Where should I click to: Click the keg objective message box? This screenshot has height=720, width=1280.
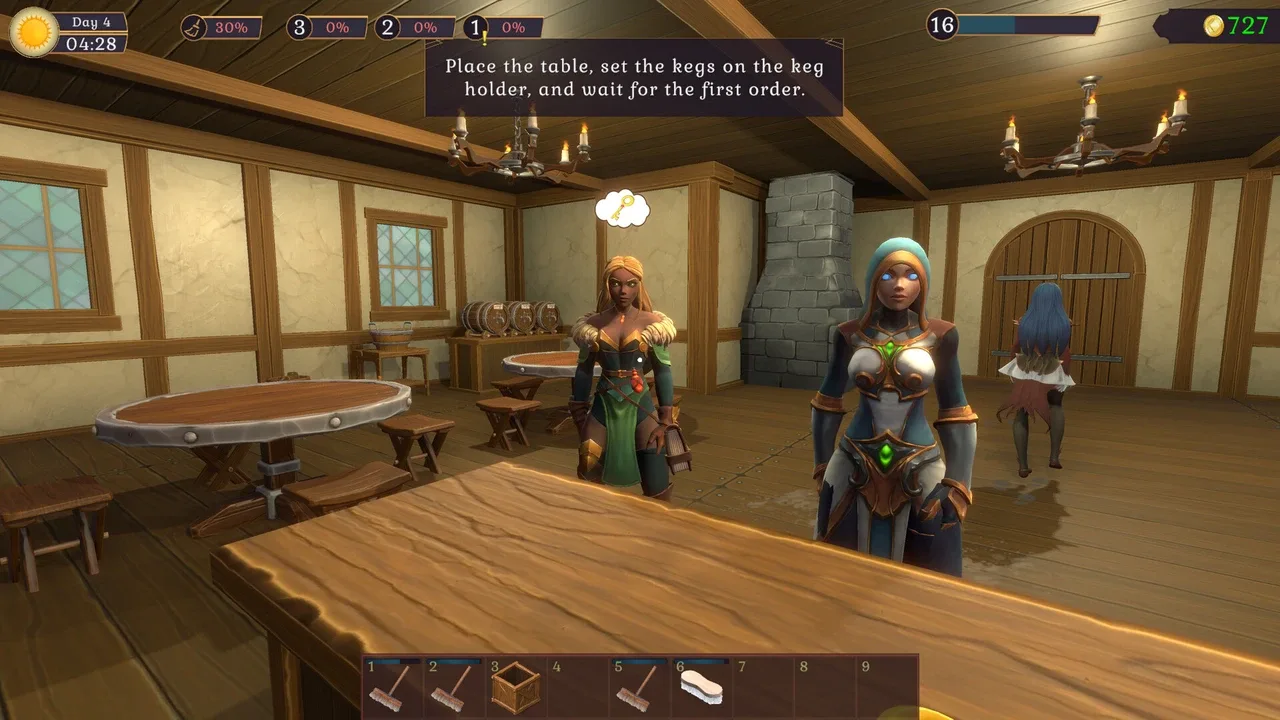634,78
